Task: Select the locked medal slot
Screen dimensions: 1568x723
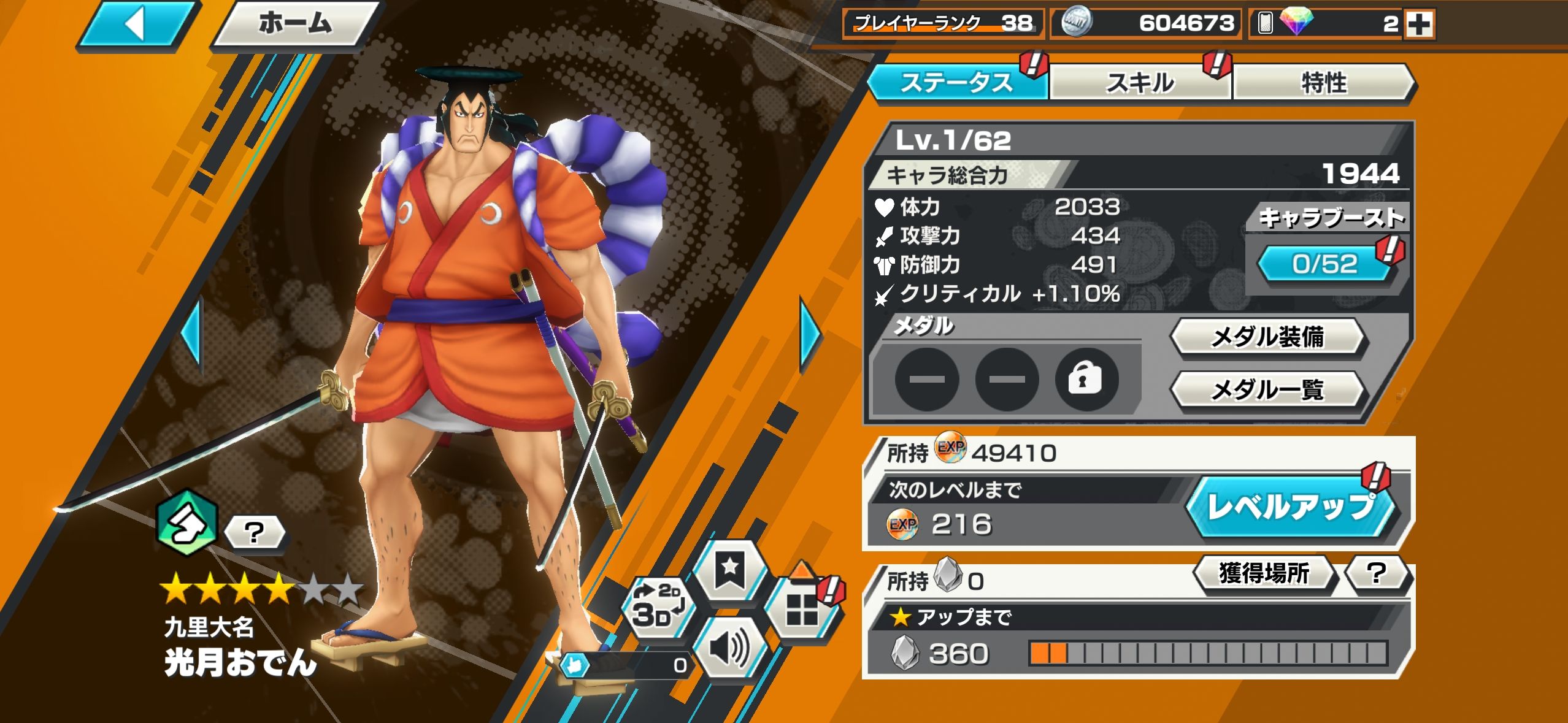Action: click(x=1086, y=380)
